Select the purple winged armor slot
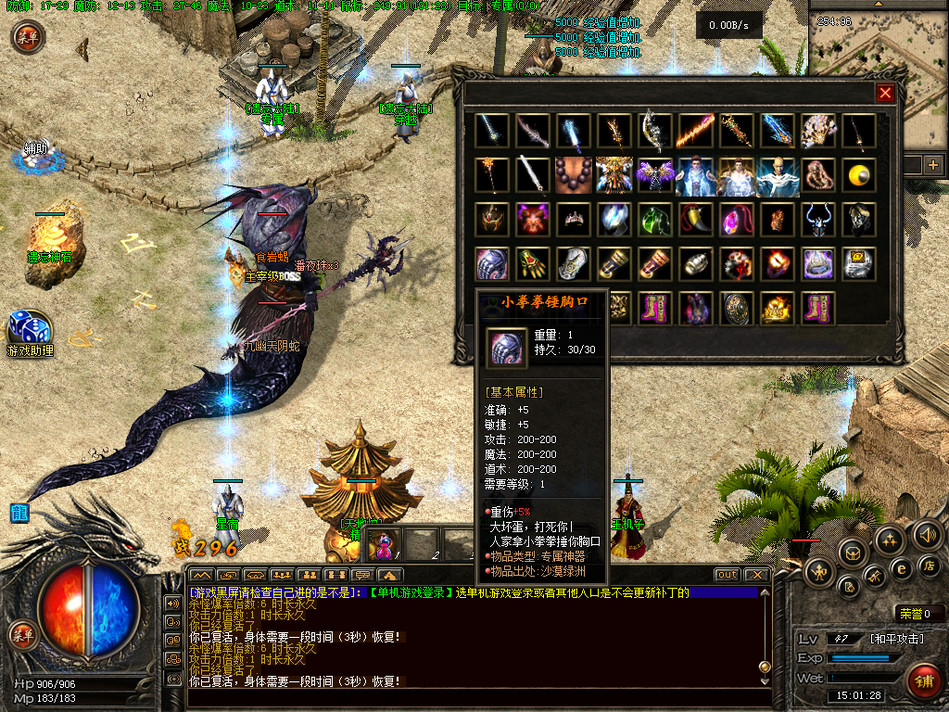 (x=655, y=176)
